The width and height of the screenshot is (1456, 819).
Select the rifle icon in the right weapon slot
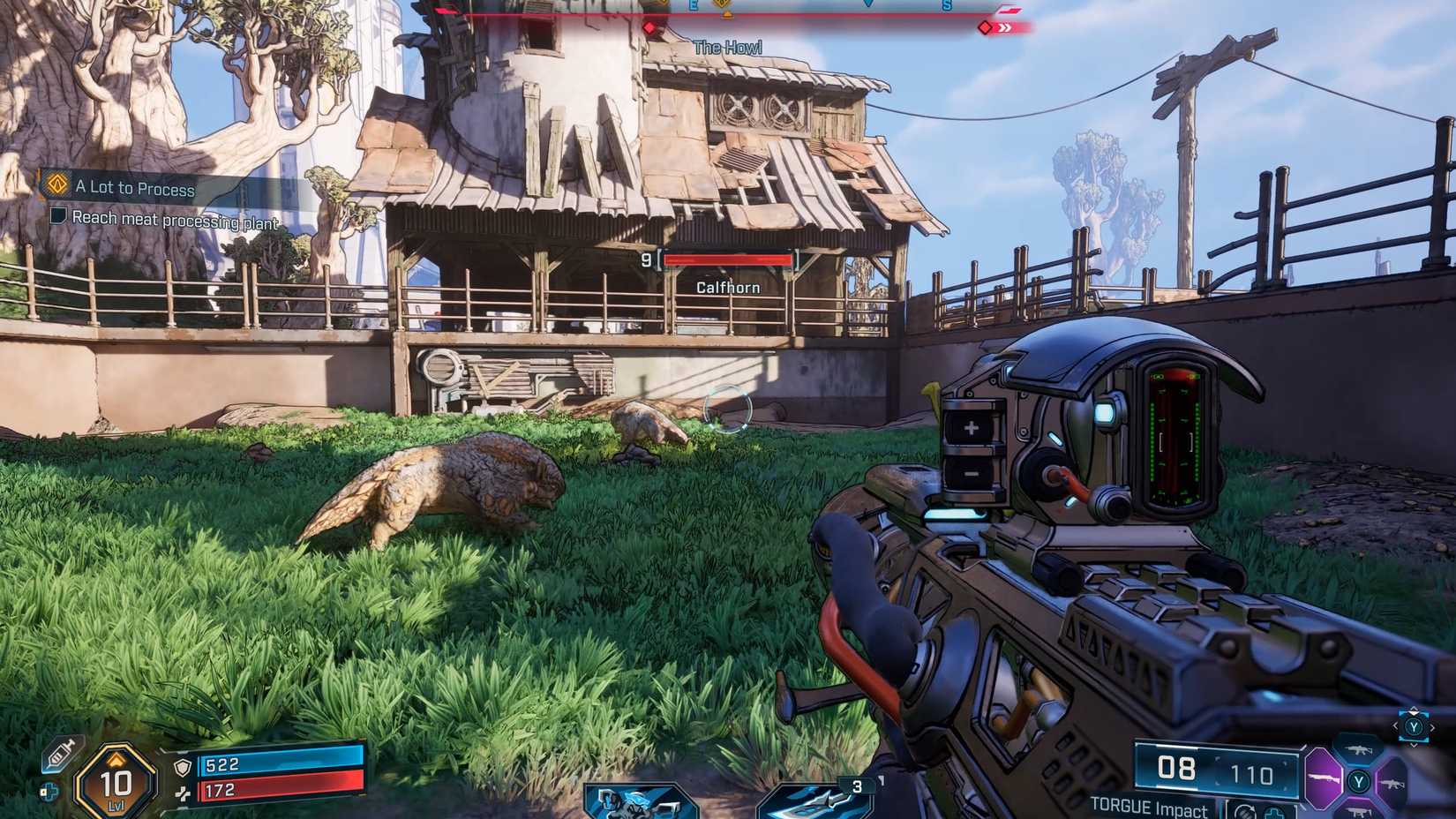pyautogui.click(x=1394, y=785)
